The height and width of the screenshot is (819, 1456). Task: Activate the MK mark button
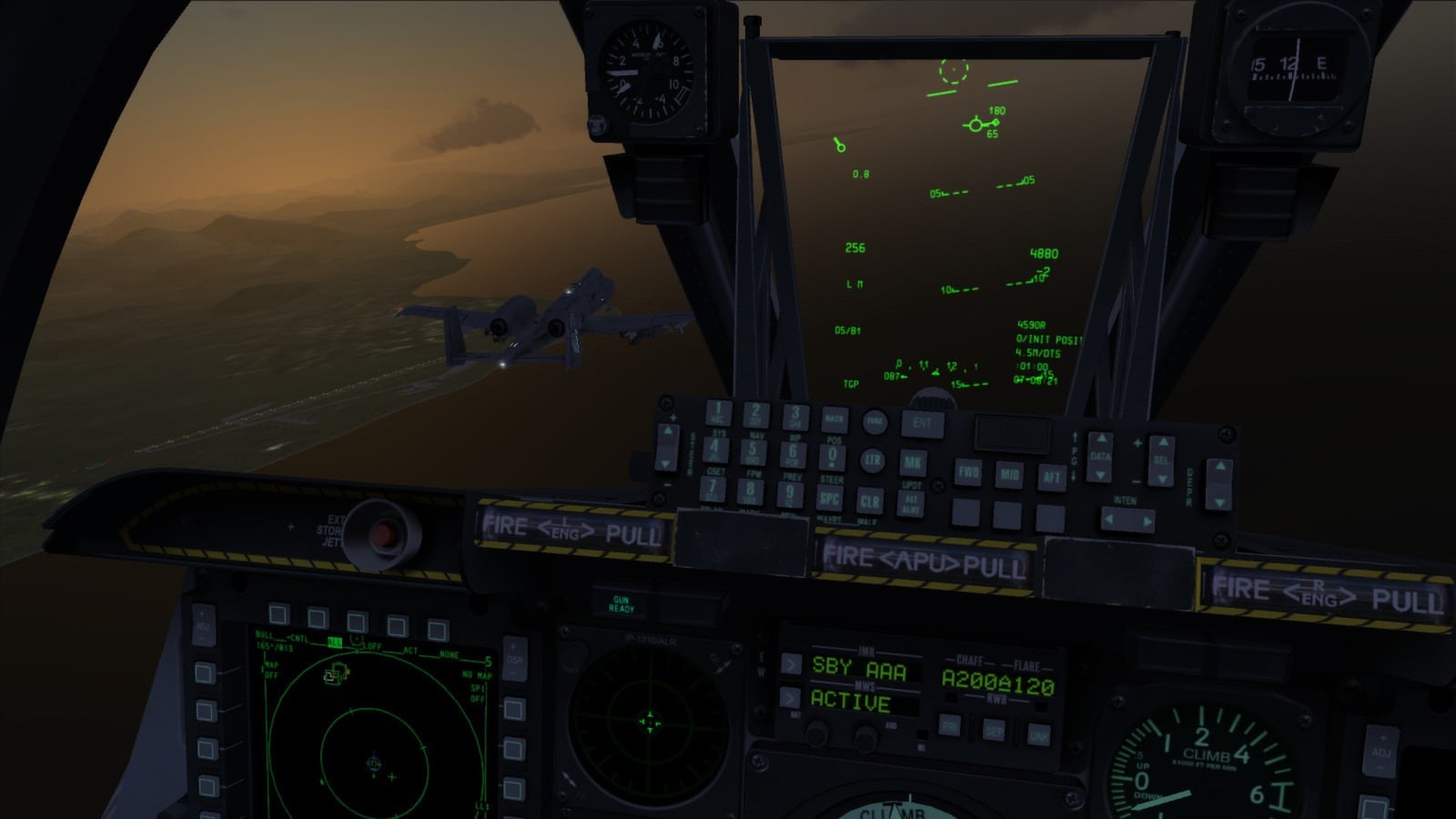(x=912, y=461)
